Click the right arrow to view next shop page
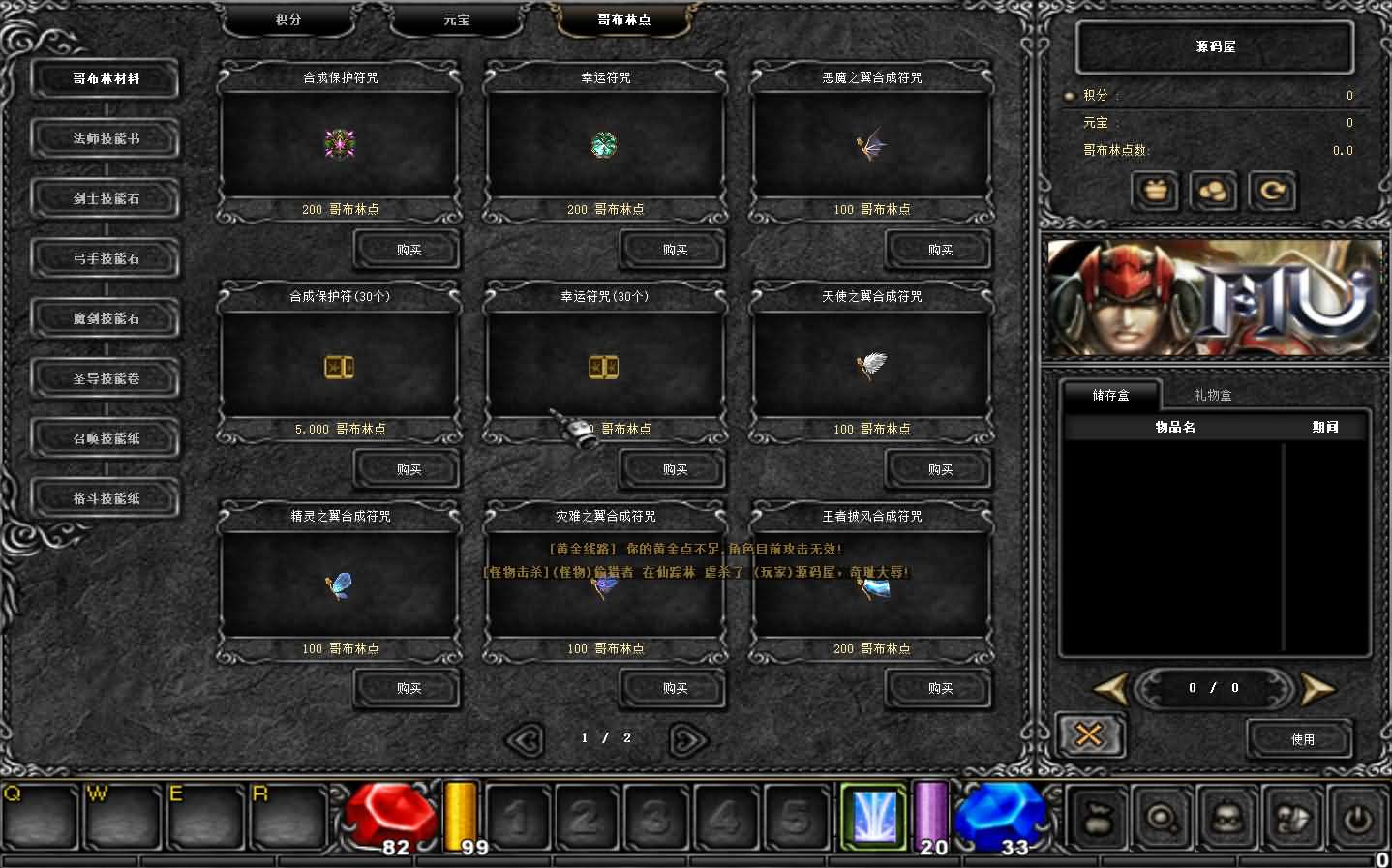The width and height of the screenshot is (1392, 868). [686, 737]
